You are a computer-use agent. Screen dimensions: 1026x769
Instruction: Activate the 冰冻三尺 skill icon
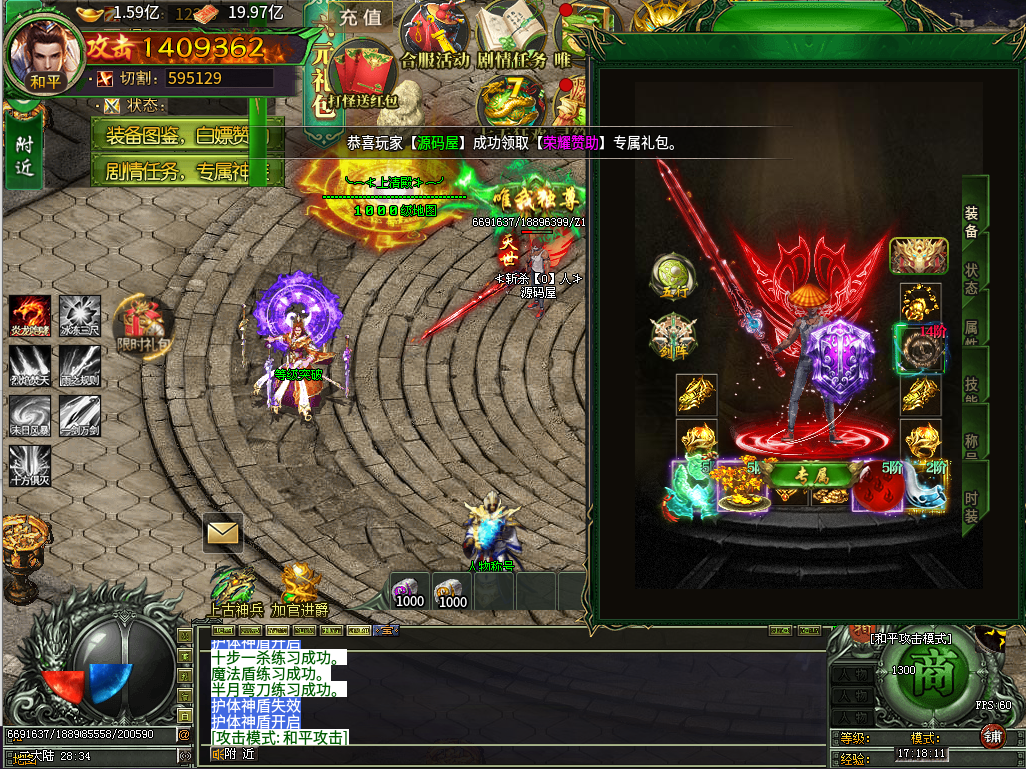79,315
